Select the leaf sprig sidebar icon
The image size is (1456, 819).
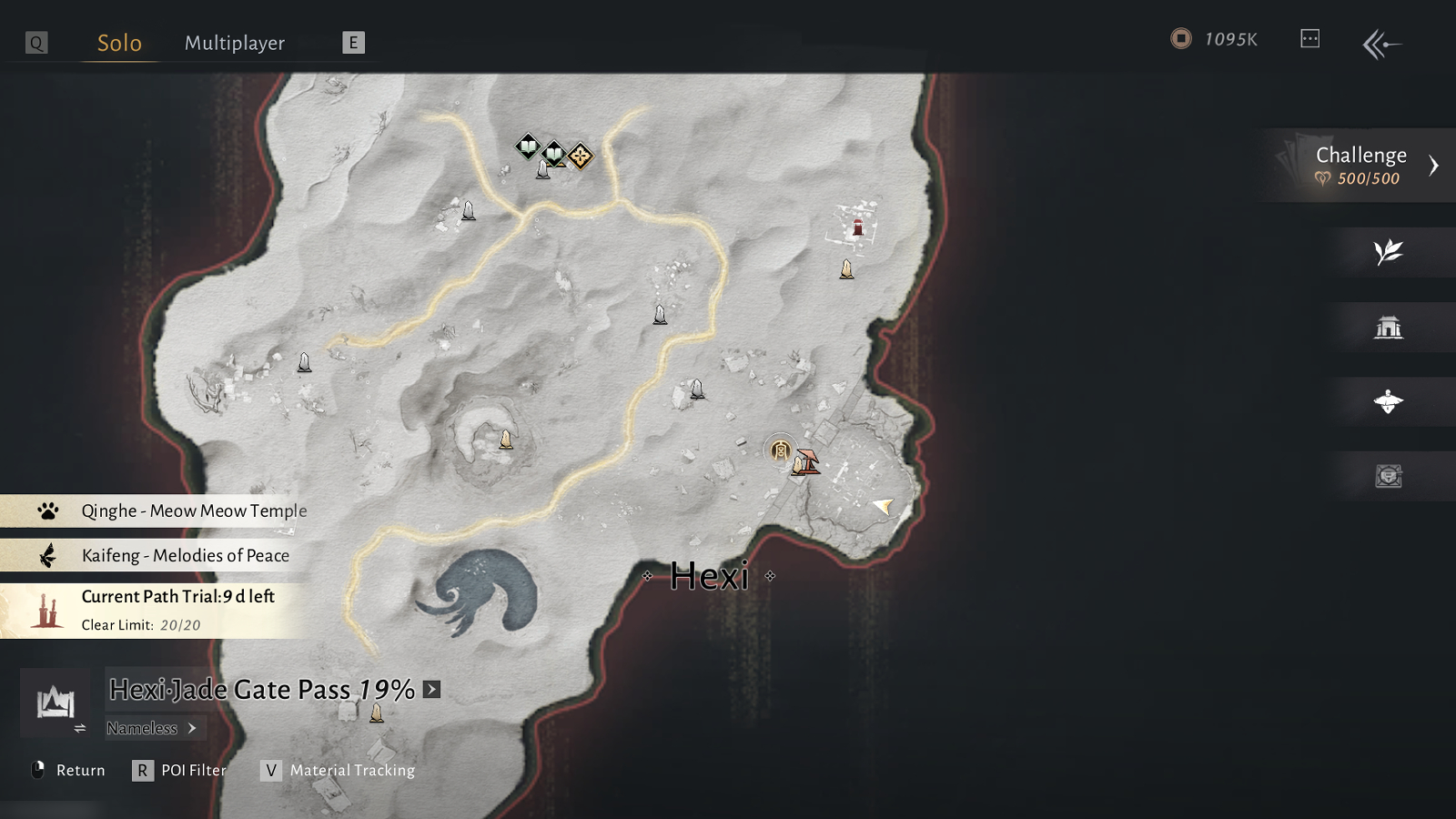coord(1388,252)
